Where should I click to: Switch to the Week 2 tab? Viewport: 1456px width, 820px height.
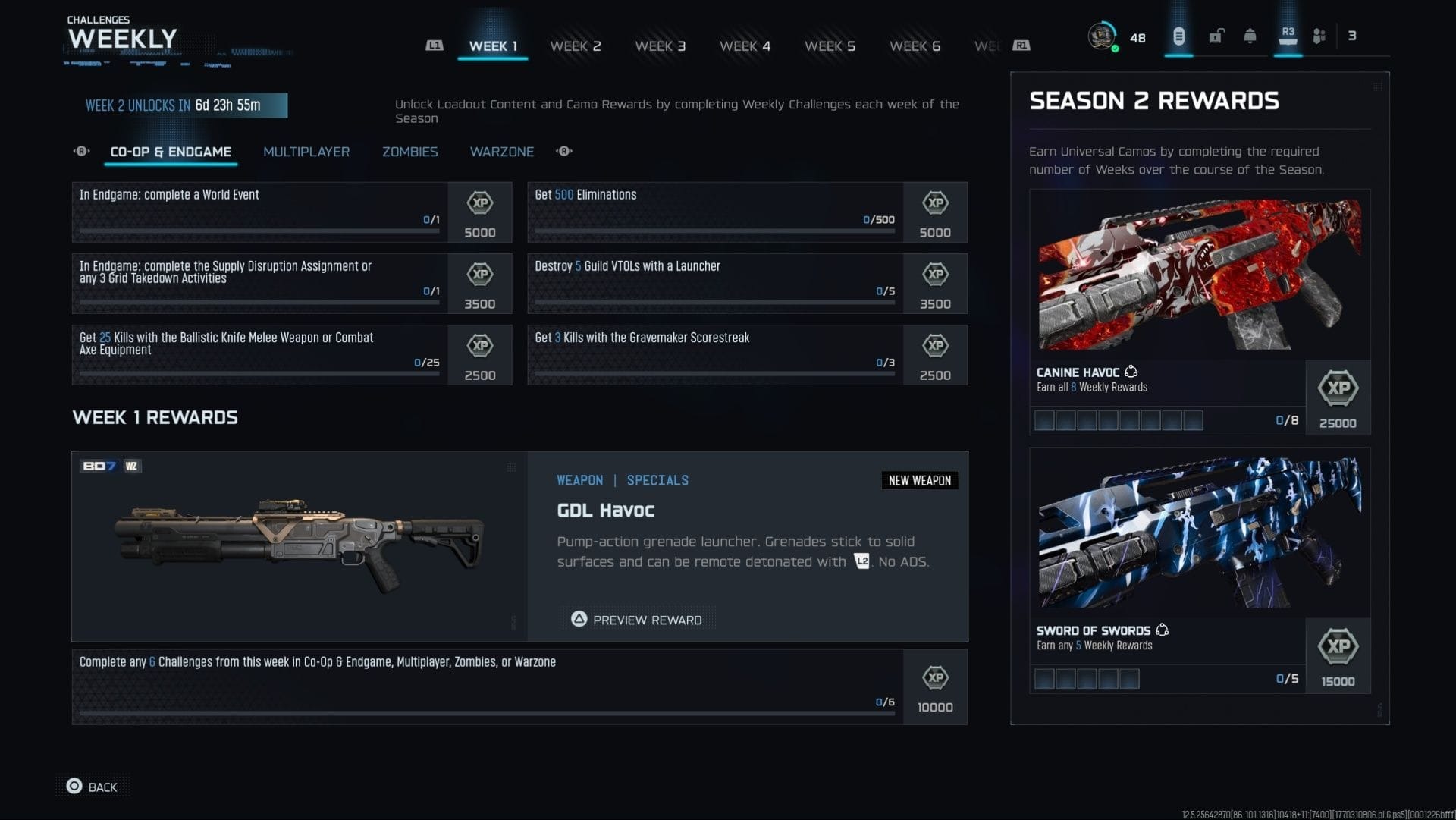pos(575,46)
